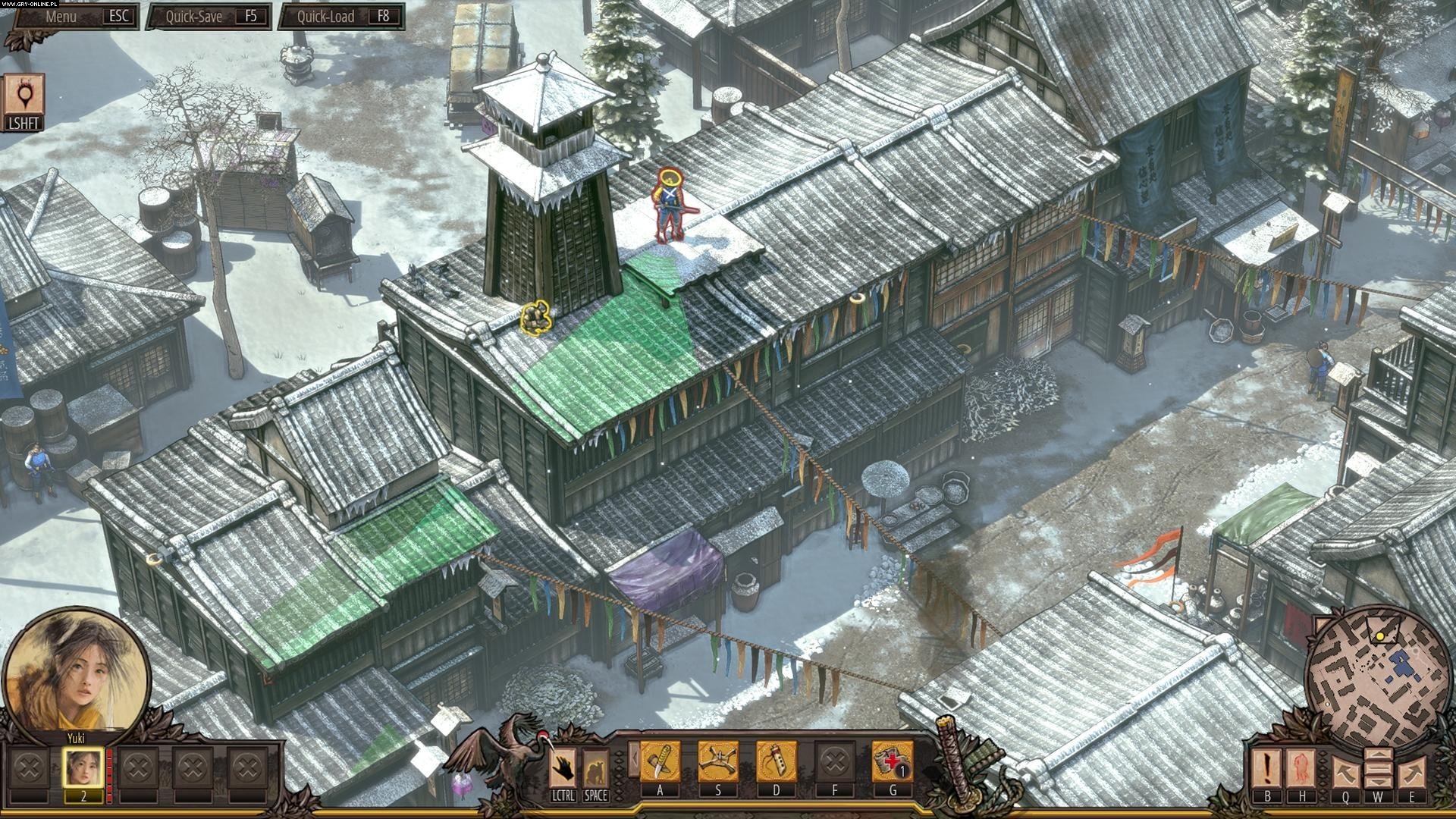
Task: Toggle the crouch stance button
Action: click(595, 767)
